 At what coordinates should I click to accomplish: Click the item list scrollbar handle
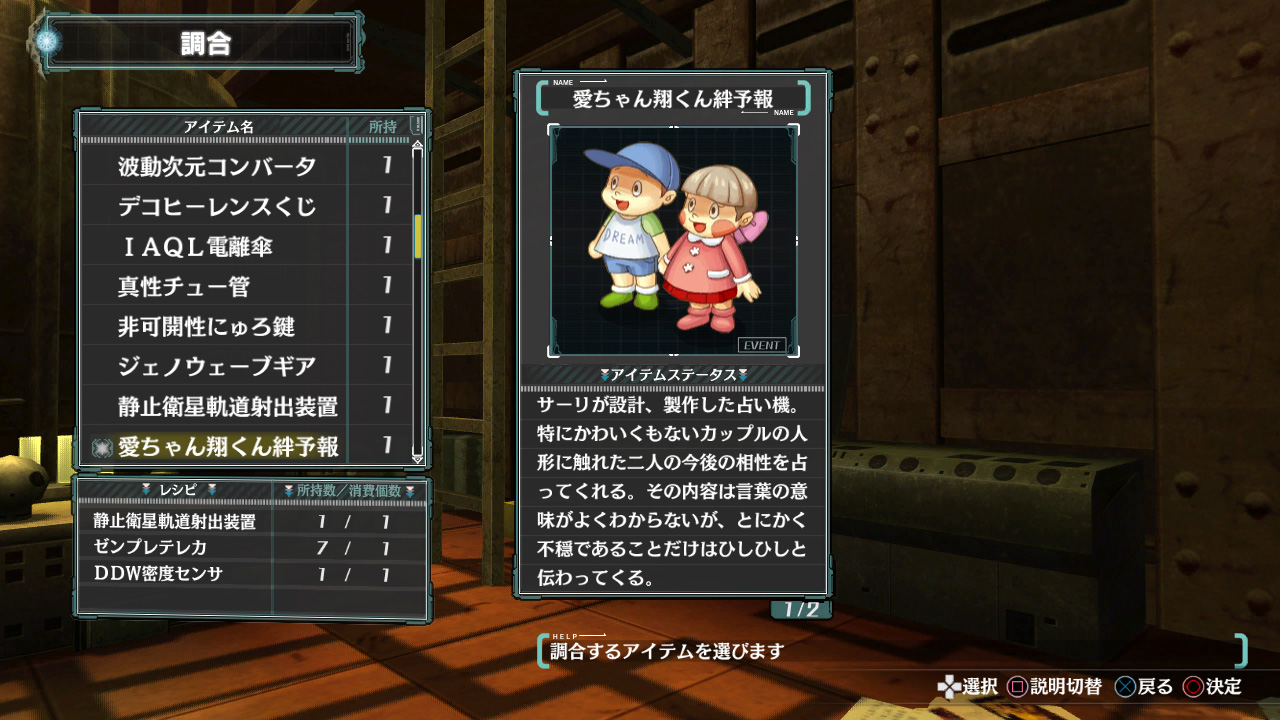[x=418, y=236]
